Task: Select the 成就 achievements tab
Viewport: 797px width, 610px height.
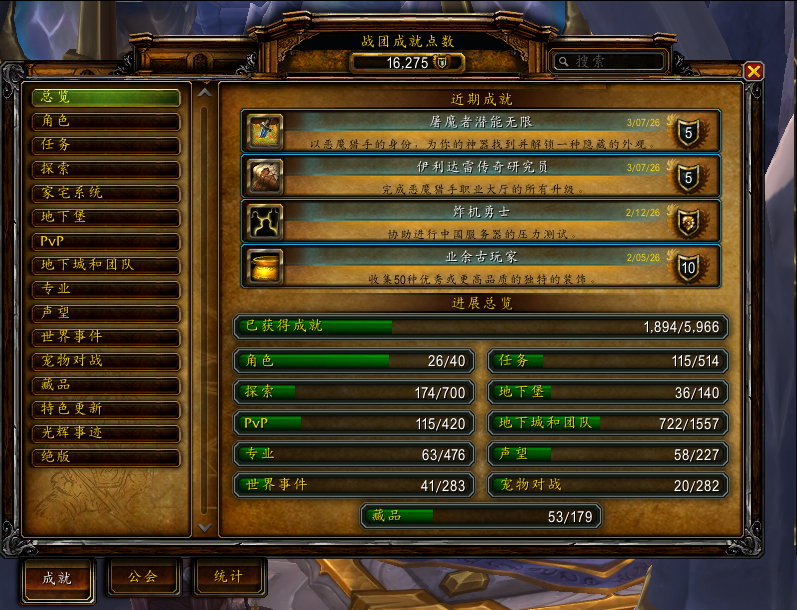Action: (x=58, y=578)
